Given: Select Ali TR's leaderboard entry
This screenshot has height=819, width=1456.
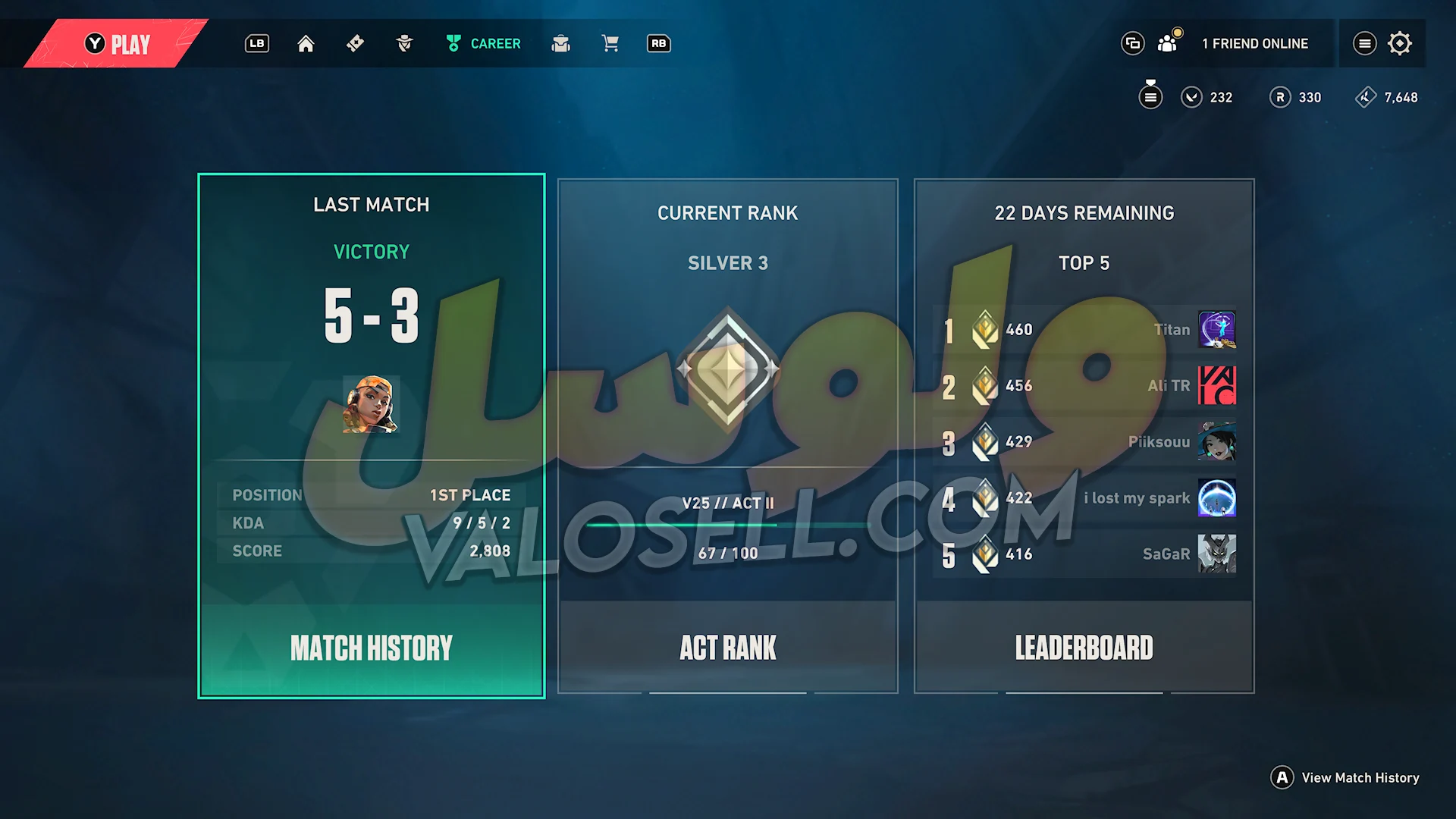Looking at the screenshot, I should pyautogui.click(x=1084, y=386).
